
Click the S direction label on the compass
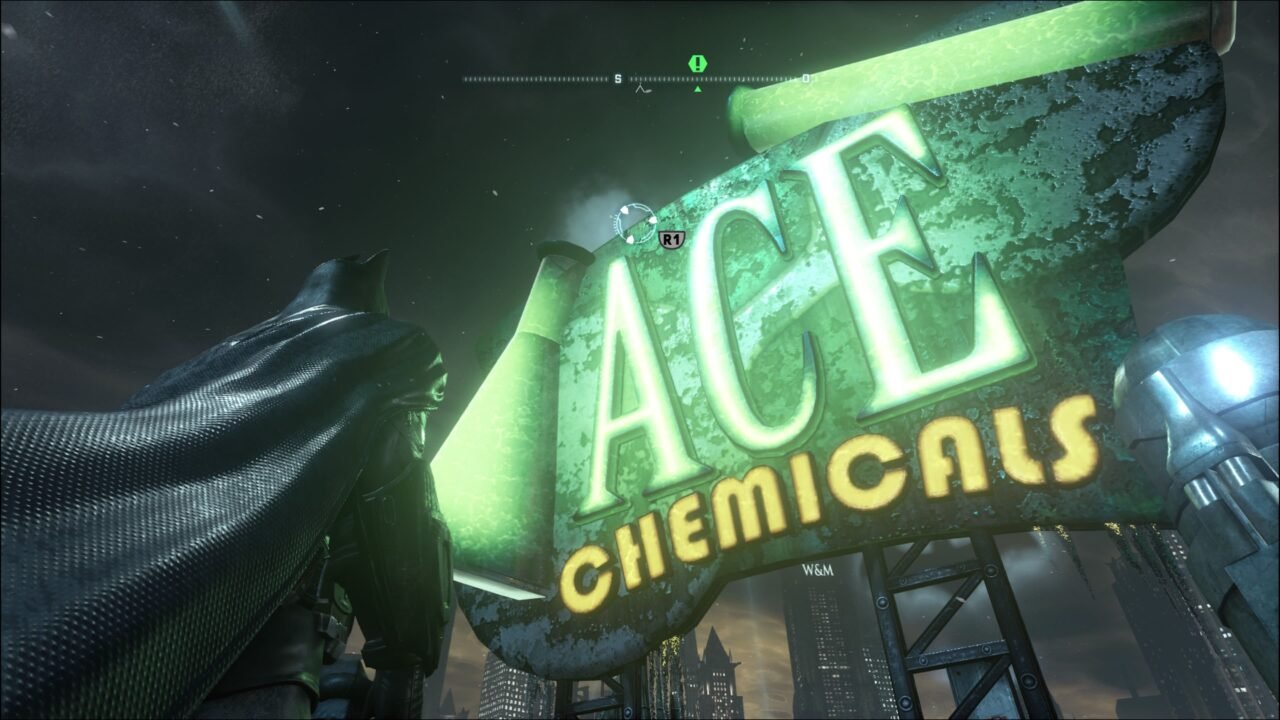(618, 78)
